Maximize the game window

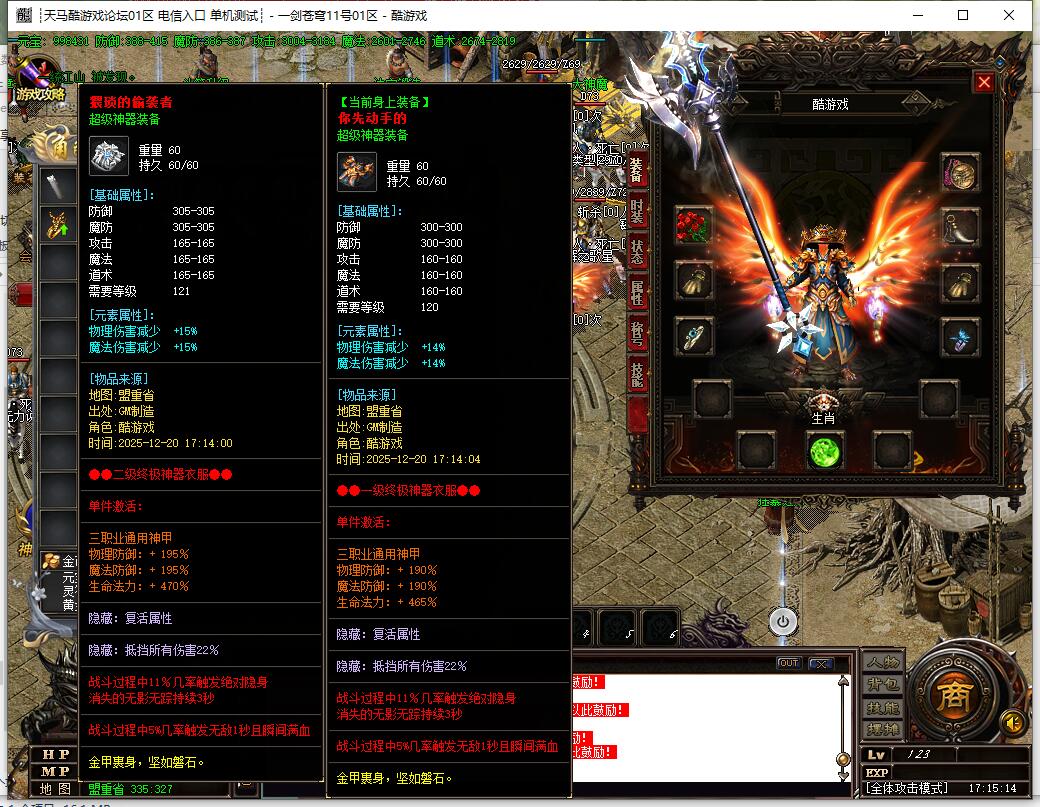tap(963, 15)
